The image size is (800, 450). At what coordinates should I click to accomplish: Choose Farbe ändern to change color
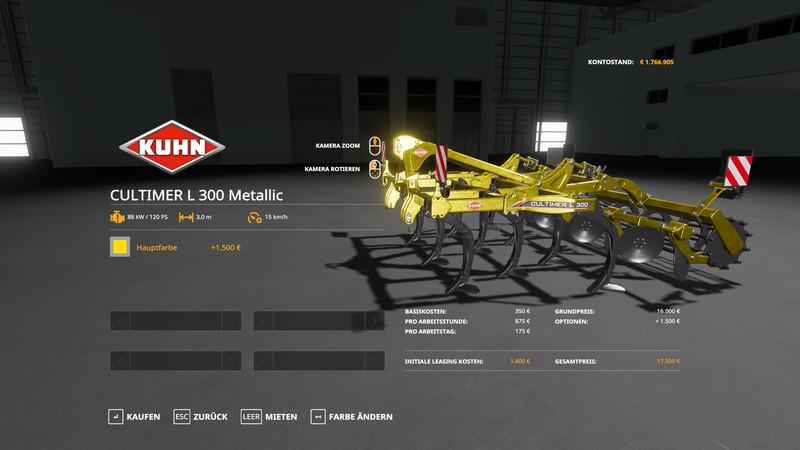(x=352, y=416)
